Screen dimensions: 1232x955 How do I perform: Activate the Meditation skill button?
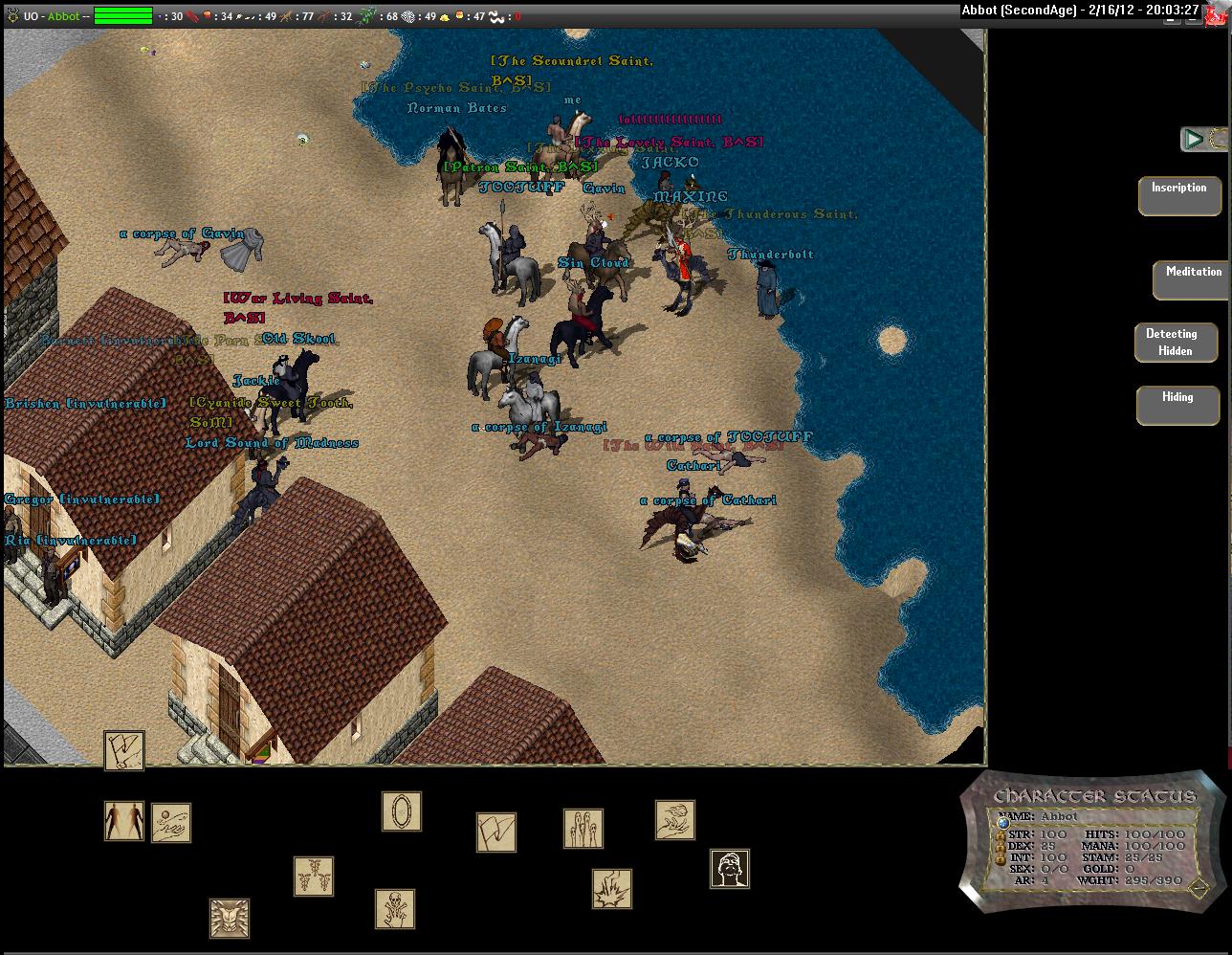coord(1192,279)
